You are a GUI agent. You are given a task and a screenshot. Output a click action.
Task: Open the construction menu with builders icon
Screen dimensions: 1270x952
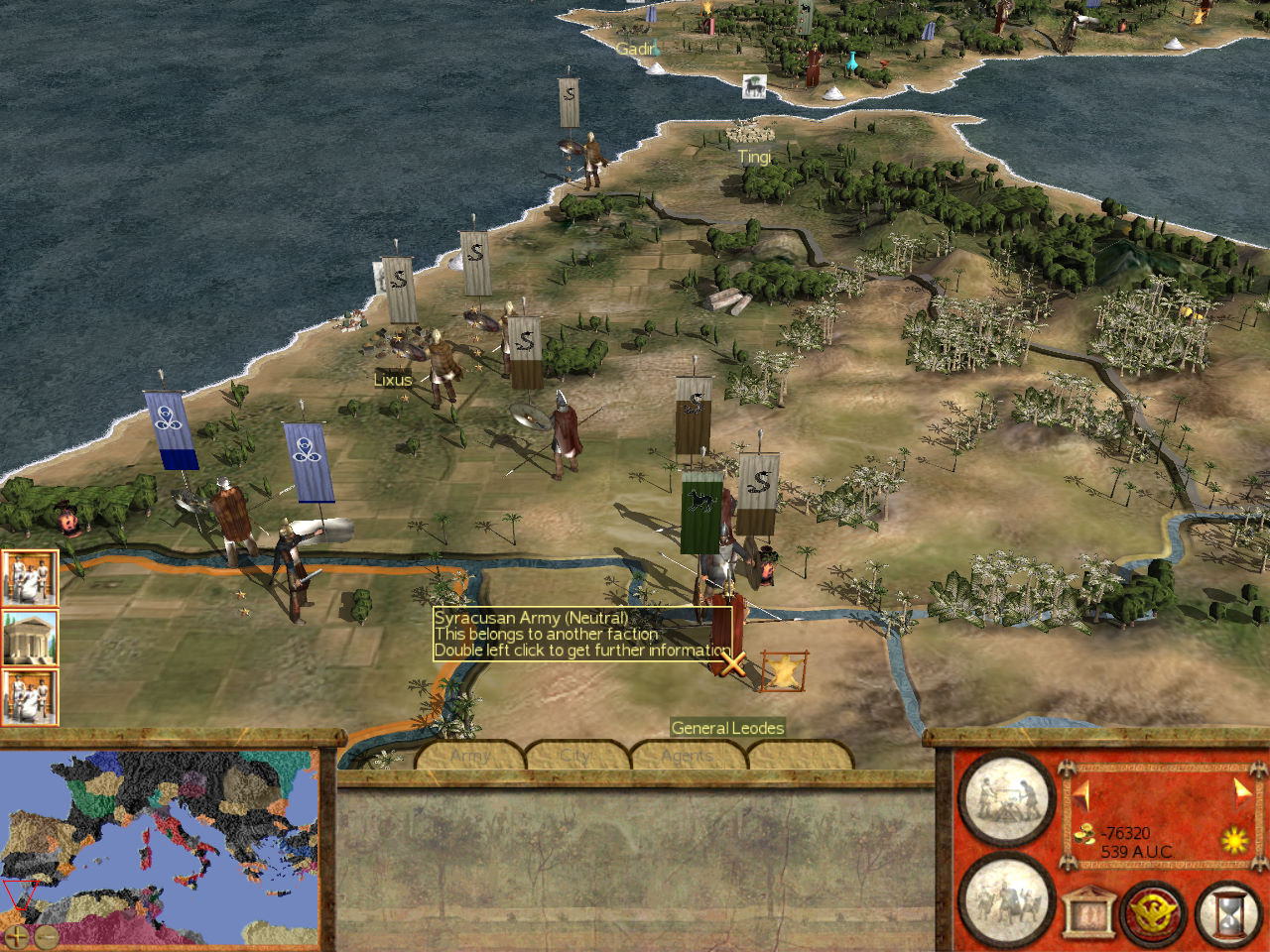pos(1004,798)
